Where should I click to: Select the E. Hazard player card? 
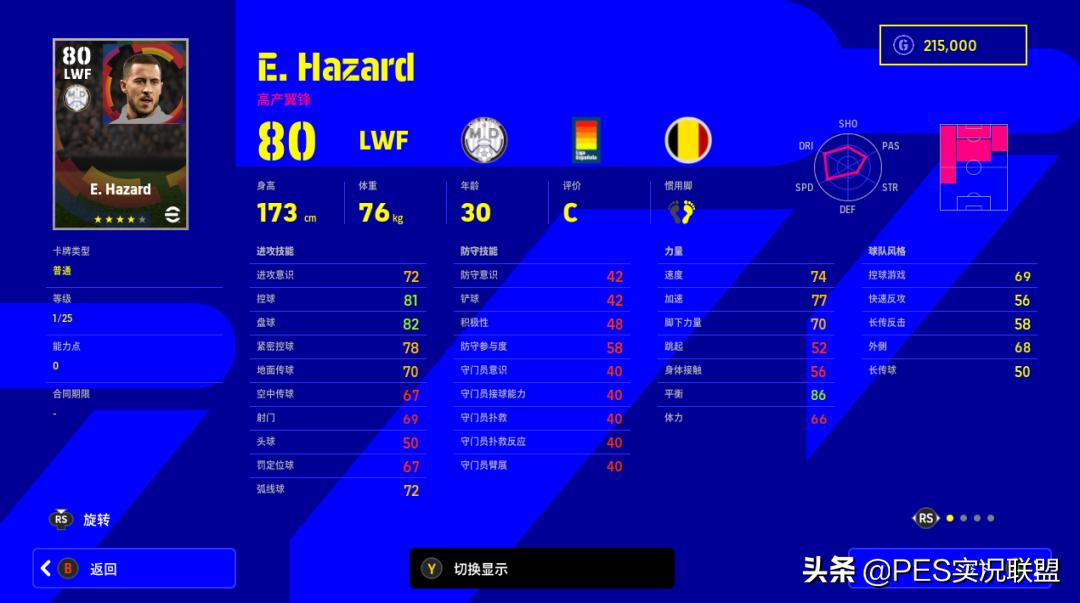click(x=121, y=134)
